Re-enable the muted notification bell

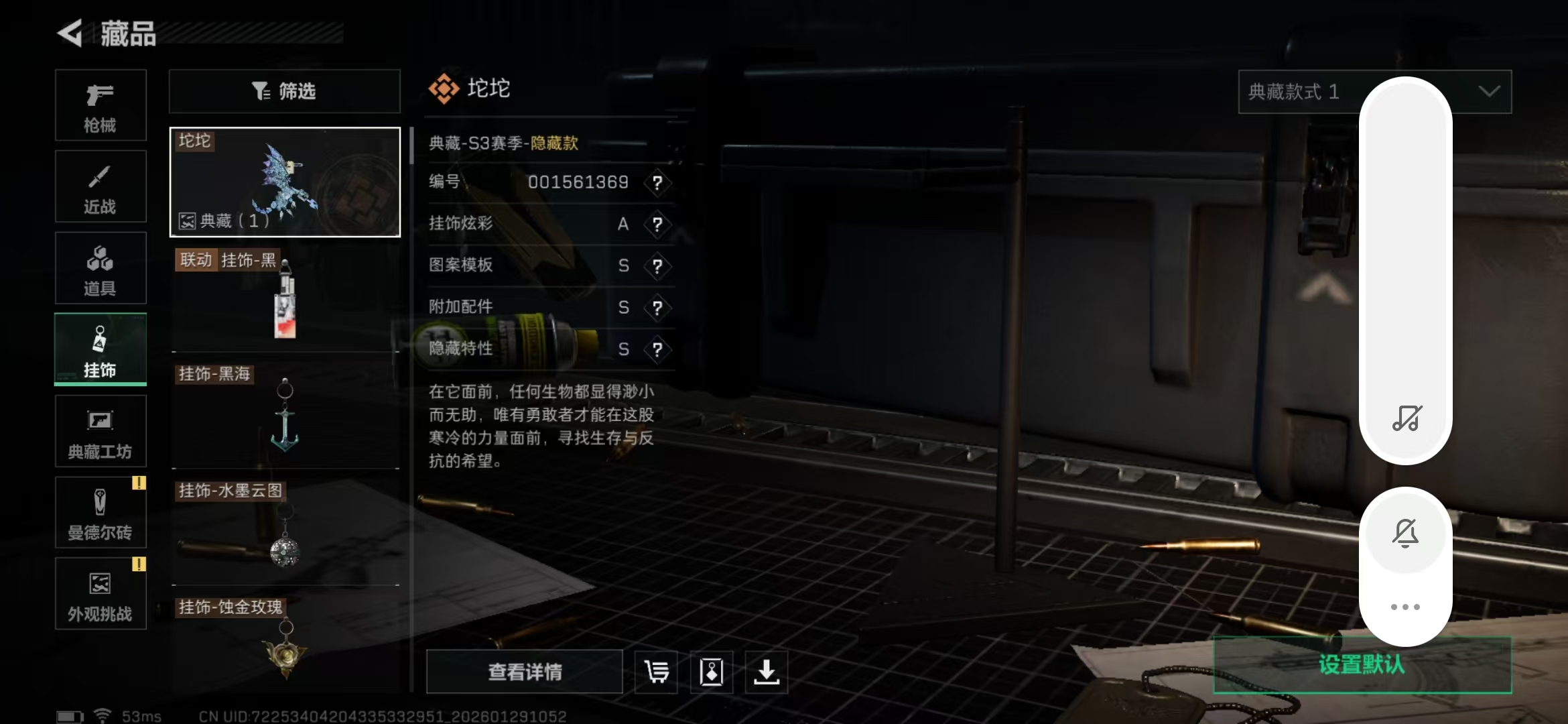(x=1405, y=533)
